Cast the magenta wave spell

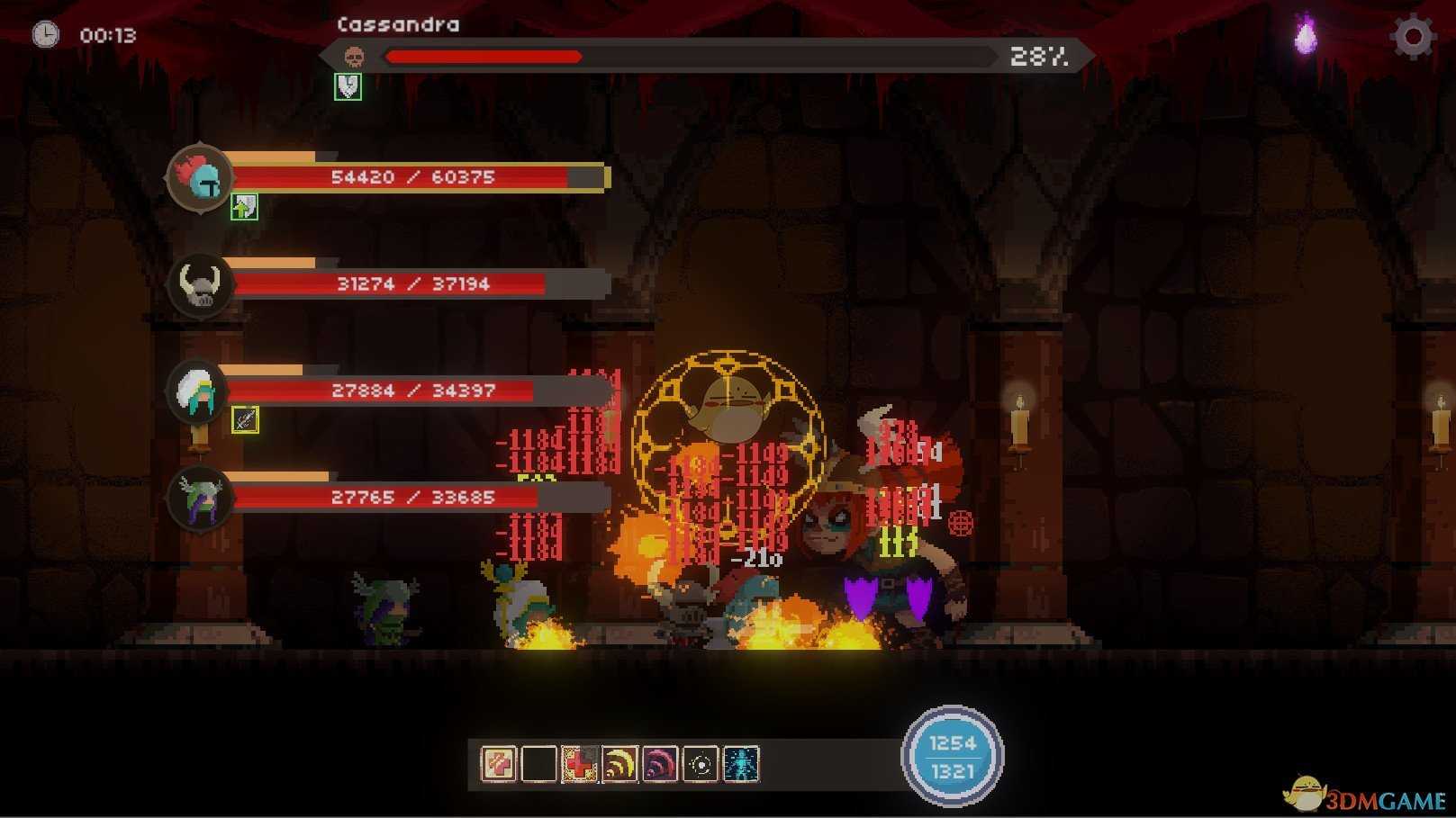pyautogui.click(x=660, y=765)
